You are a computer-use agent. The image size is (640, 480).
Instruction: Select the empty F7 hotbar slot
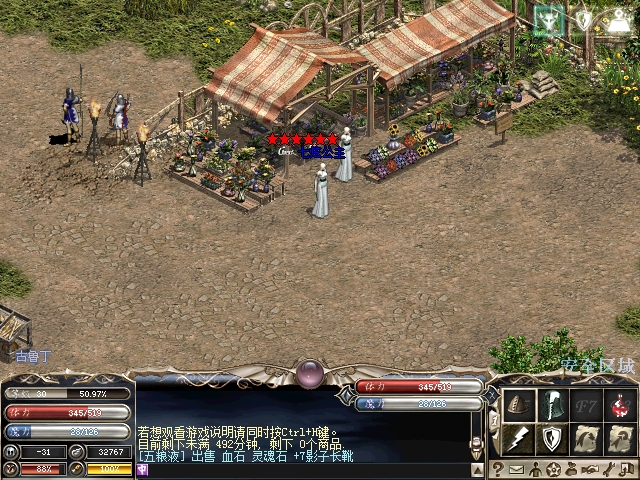pos(587,404)
